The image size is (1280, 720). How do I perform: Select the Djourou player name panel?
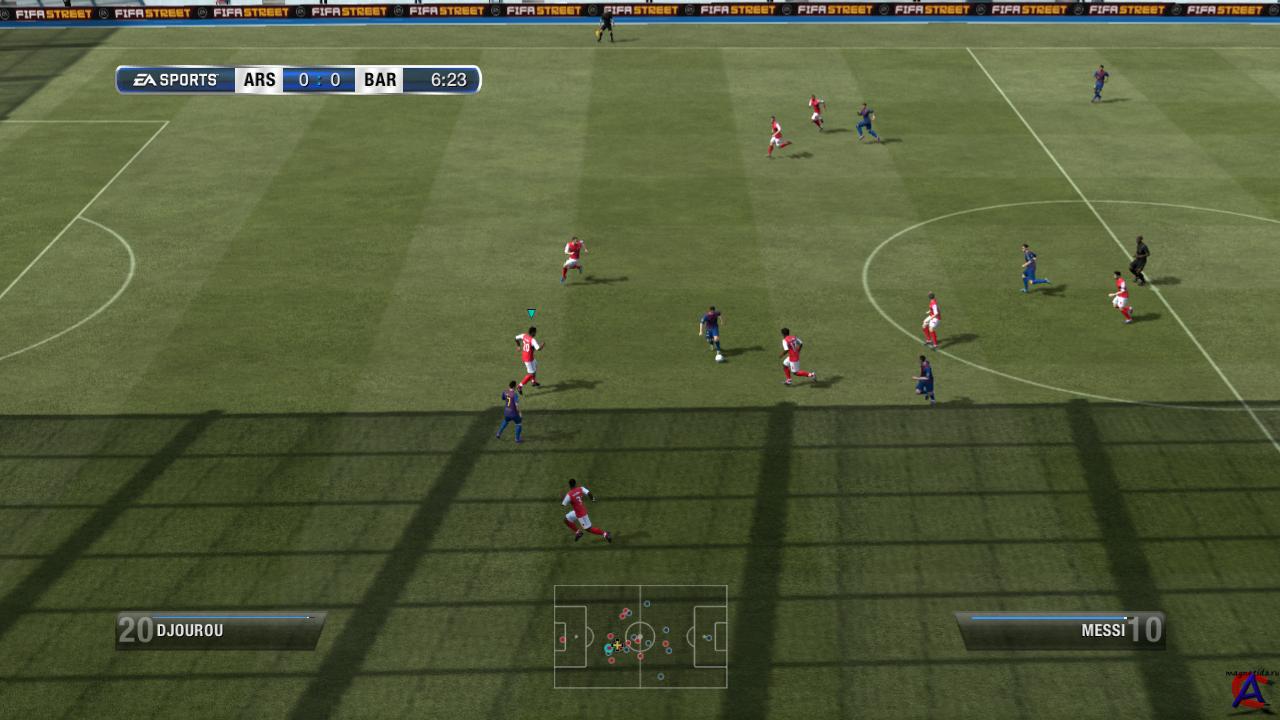coord(219,630)
